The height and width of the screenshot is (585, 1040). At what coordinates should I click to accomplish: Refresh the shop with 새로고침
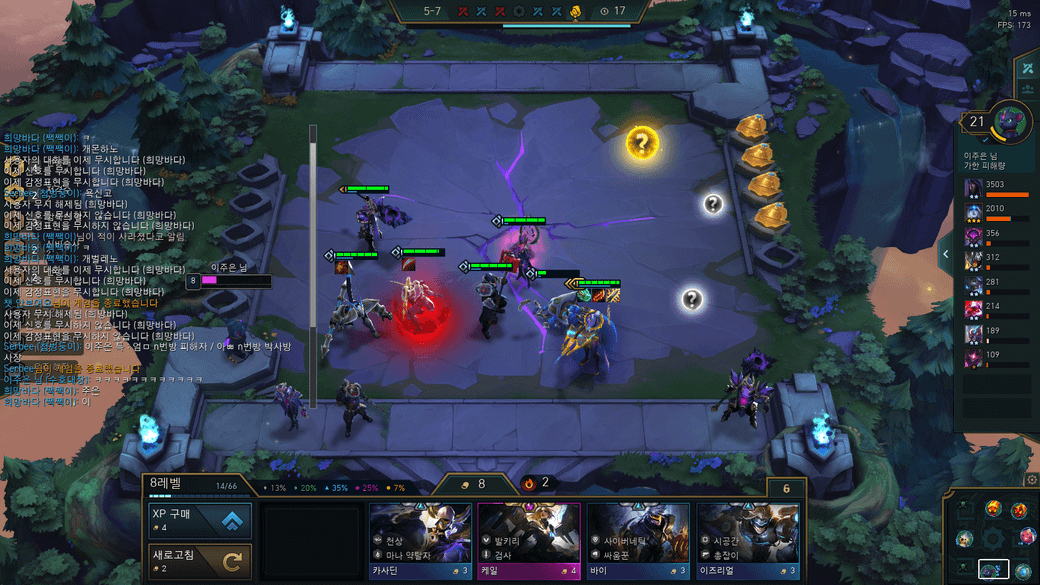(199, 562)
